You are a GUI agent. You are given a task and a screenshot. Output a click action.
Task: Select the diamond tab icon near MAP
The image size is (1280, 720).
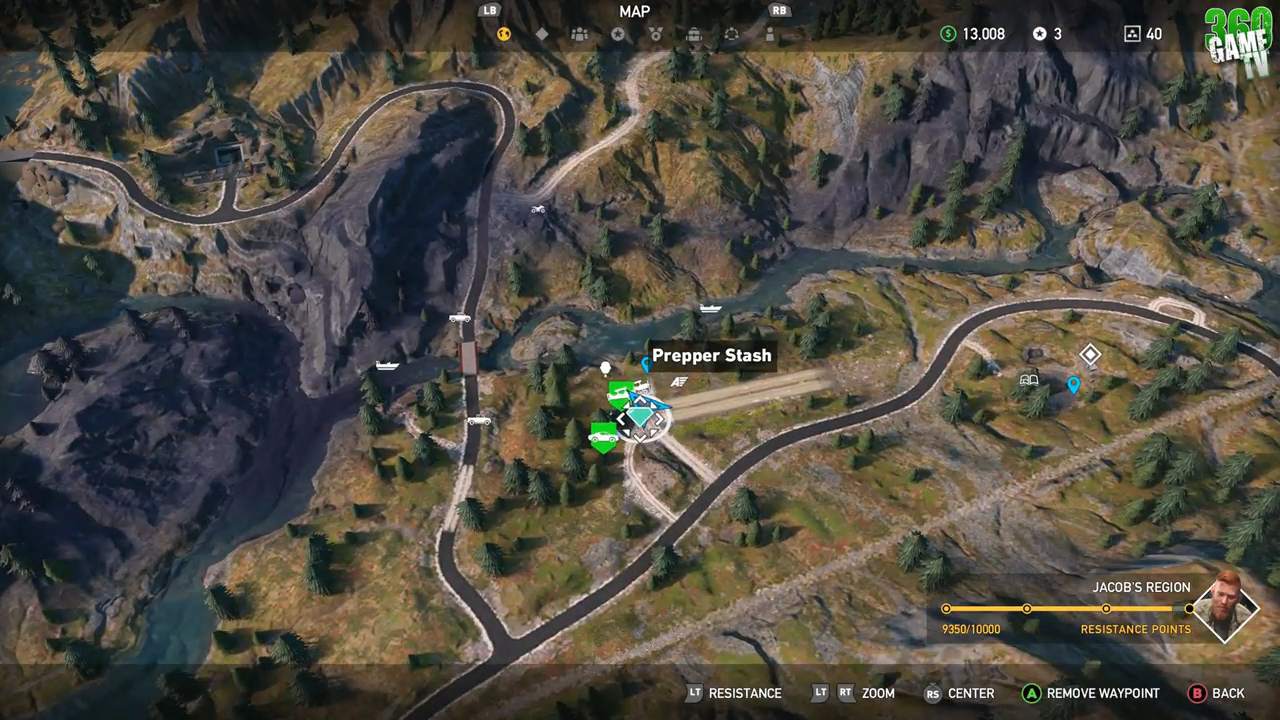click(x=542, y=33)
